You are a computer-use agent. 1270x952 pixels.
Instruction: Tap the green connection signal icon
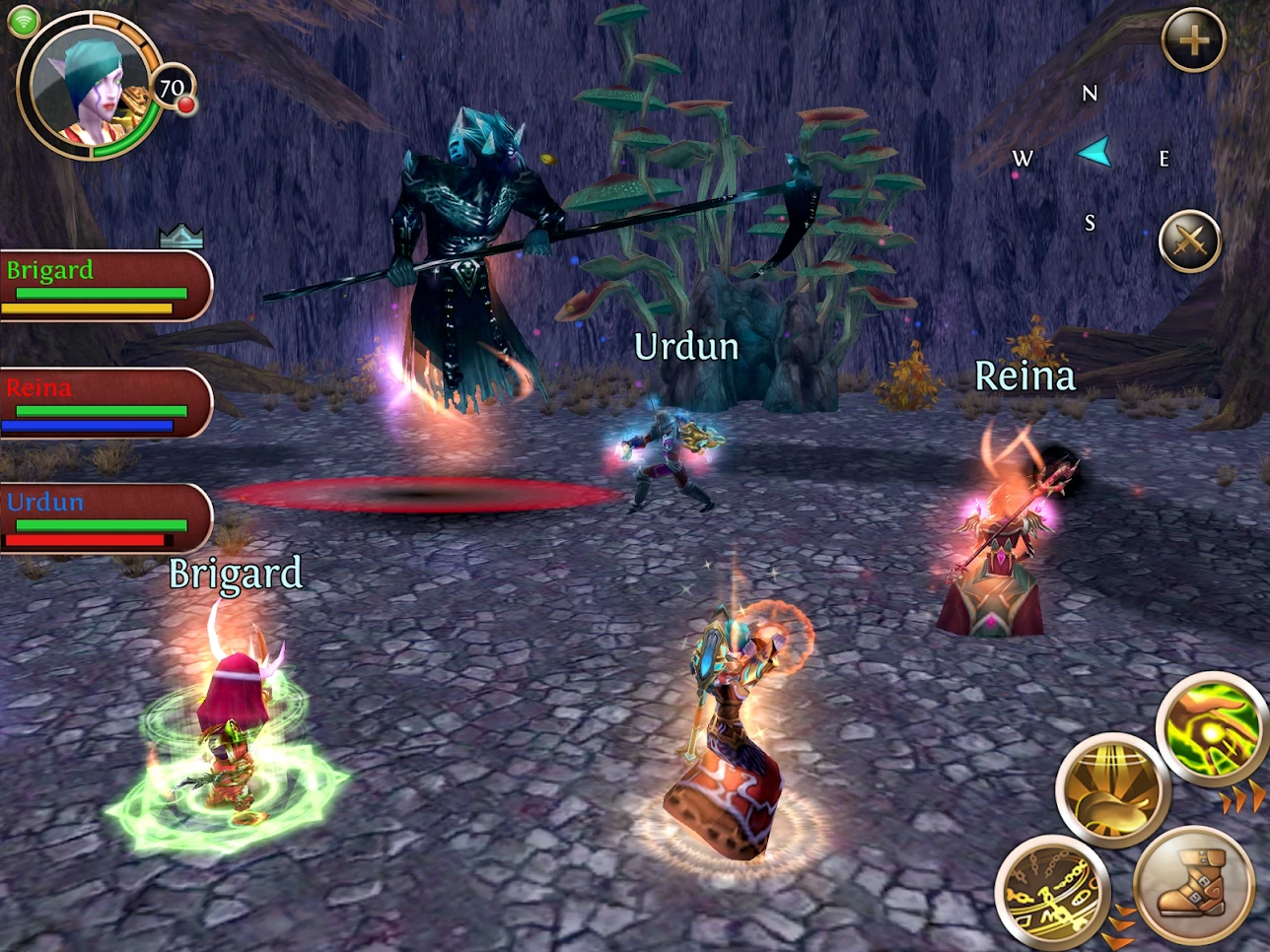22,21
